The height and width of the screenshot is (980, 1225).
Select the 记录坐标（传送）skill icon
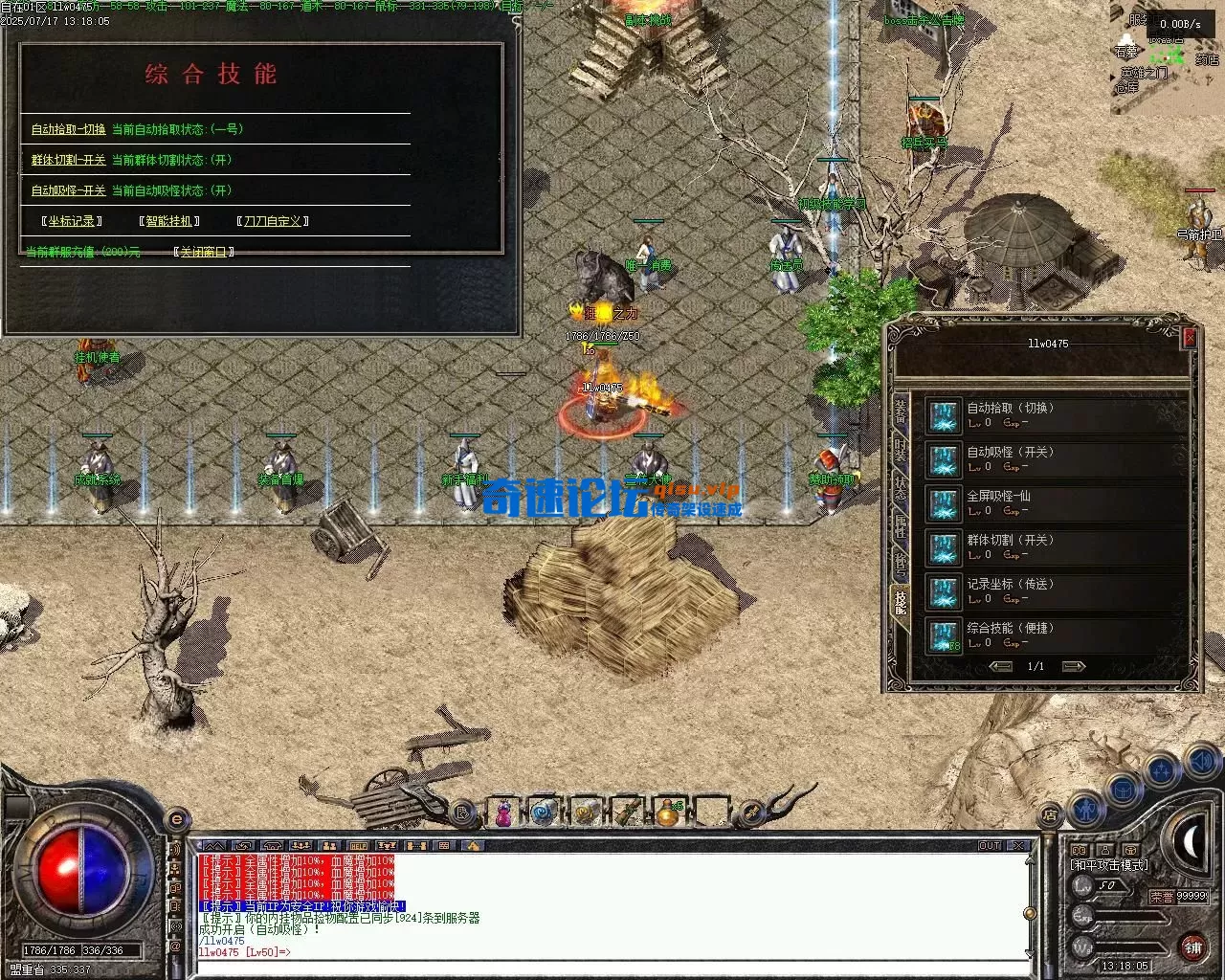tap(944, 592)
